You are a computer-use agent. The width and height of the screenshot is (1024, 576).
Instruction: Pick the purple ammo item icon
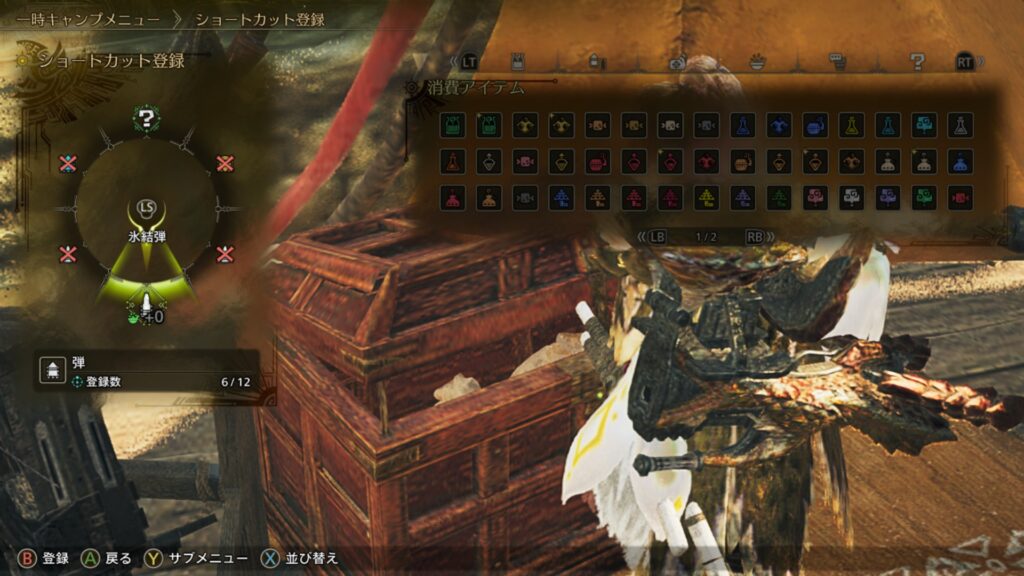pos(743,197)
